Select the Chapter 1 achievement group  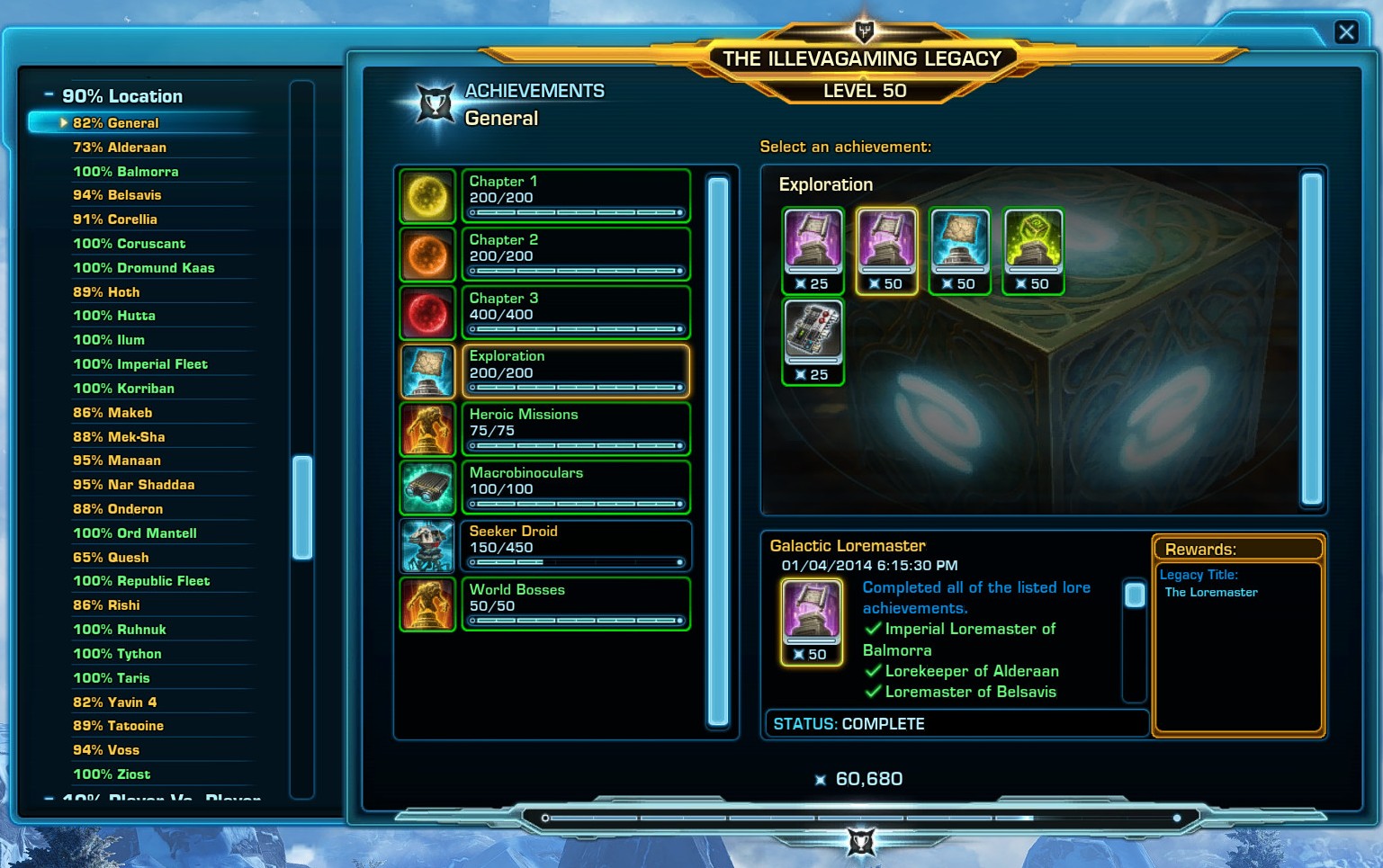pyautogui.click(x=575, y=195)
